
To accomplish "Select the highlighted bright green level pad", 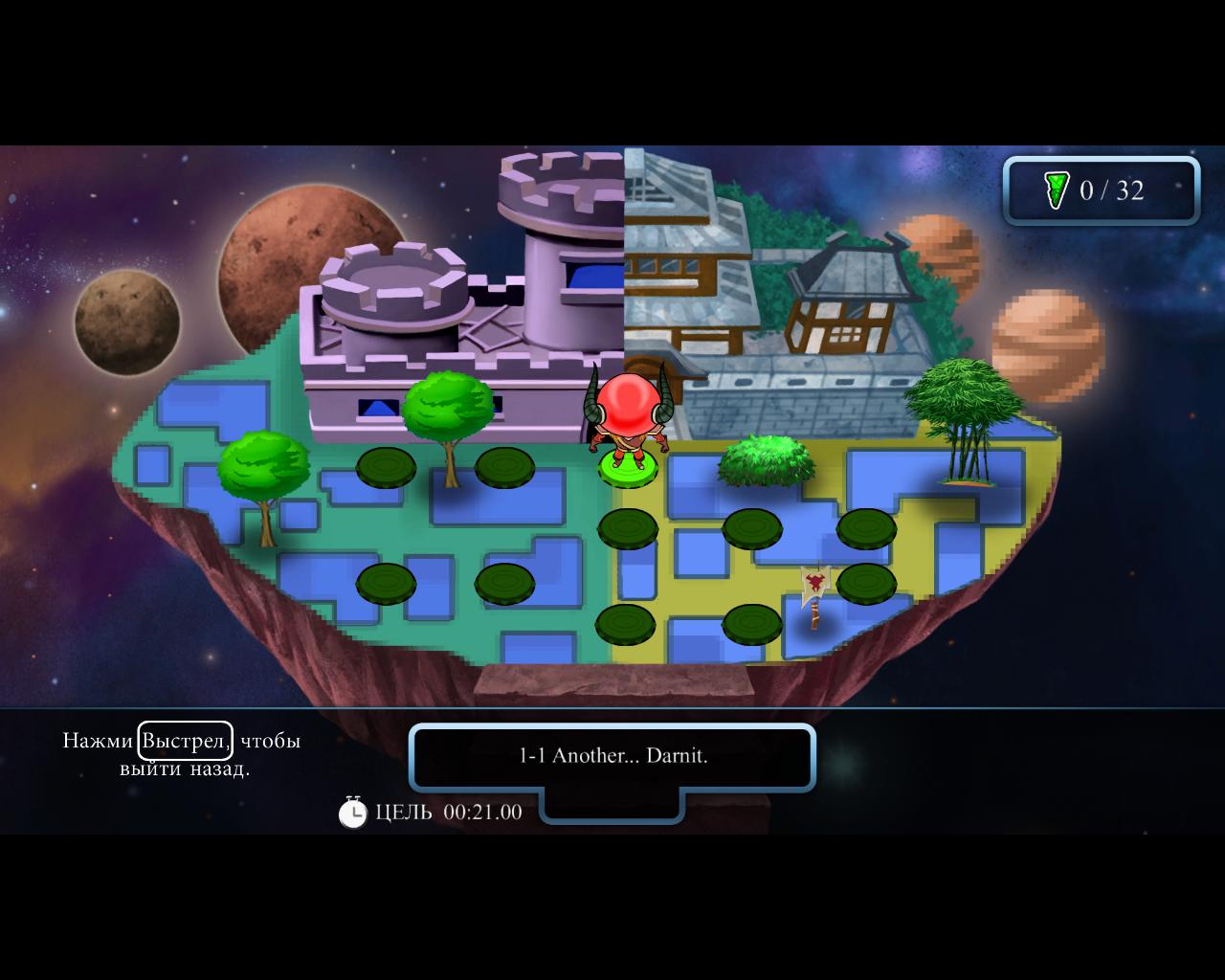I will (x=628, y=468).
